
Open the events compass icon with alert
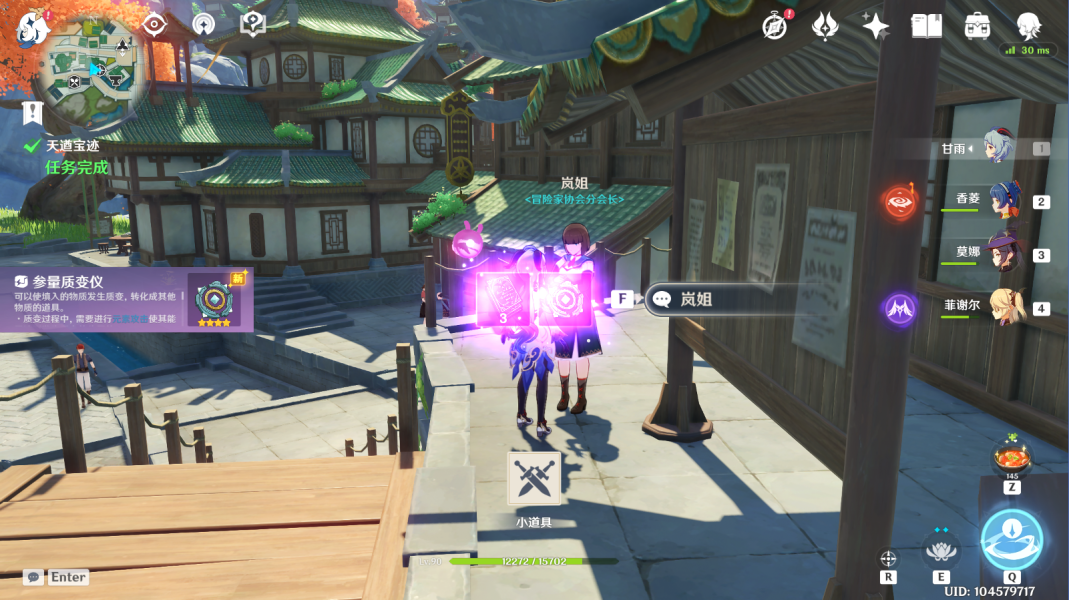pos(774,26)
